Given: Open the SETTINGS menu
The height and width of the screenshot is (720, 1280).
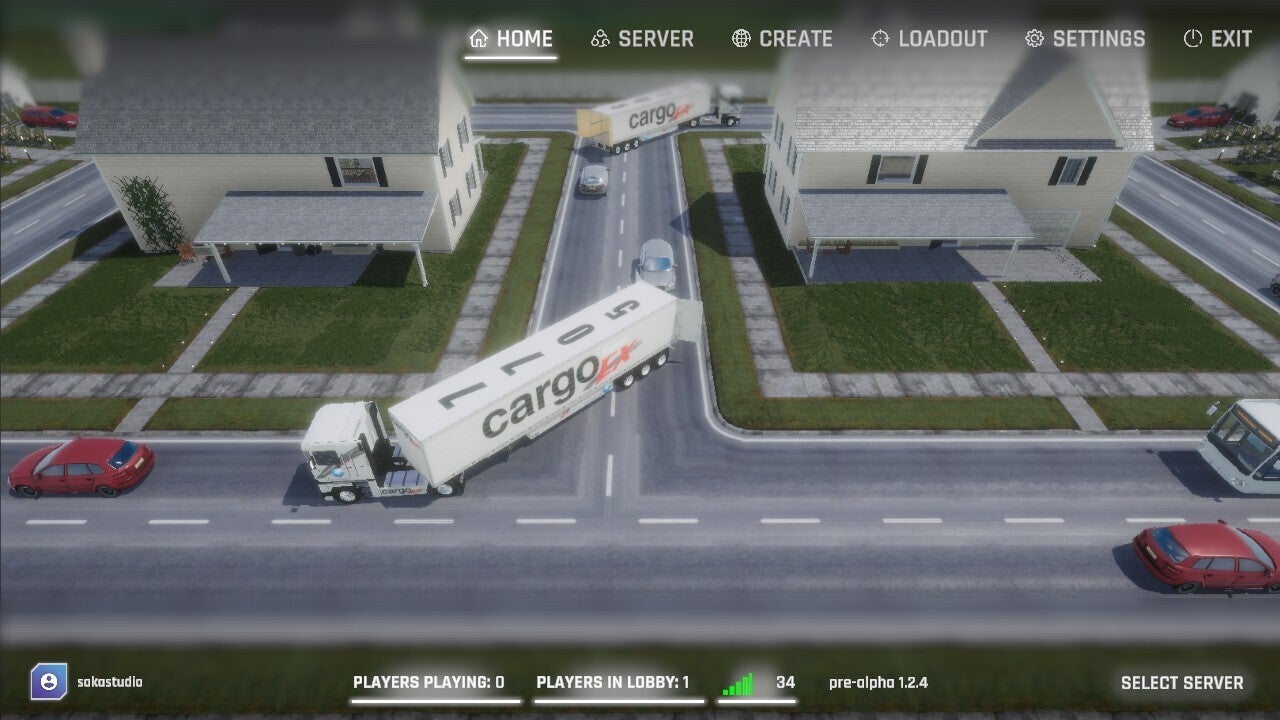Looking at the screenshot, I should pos(1085,39).
